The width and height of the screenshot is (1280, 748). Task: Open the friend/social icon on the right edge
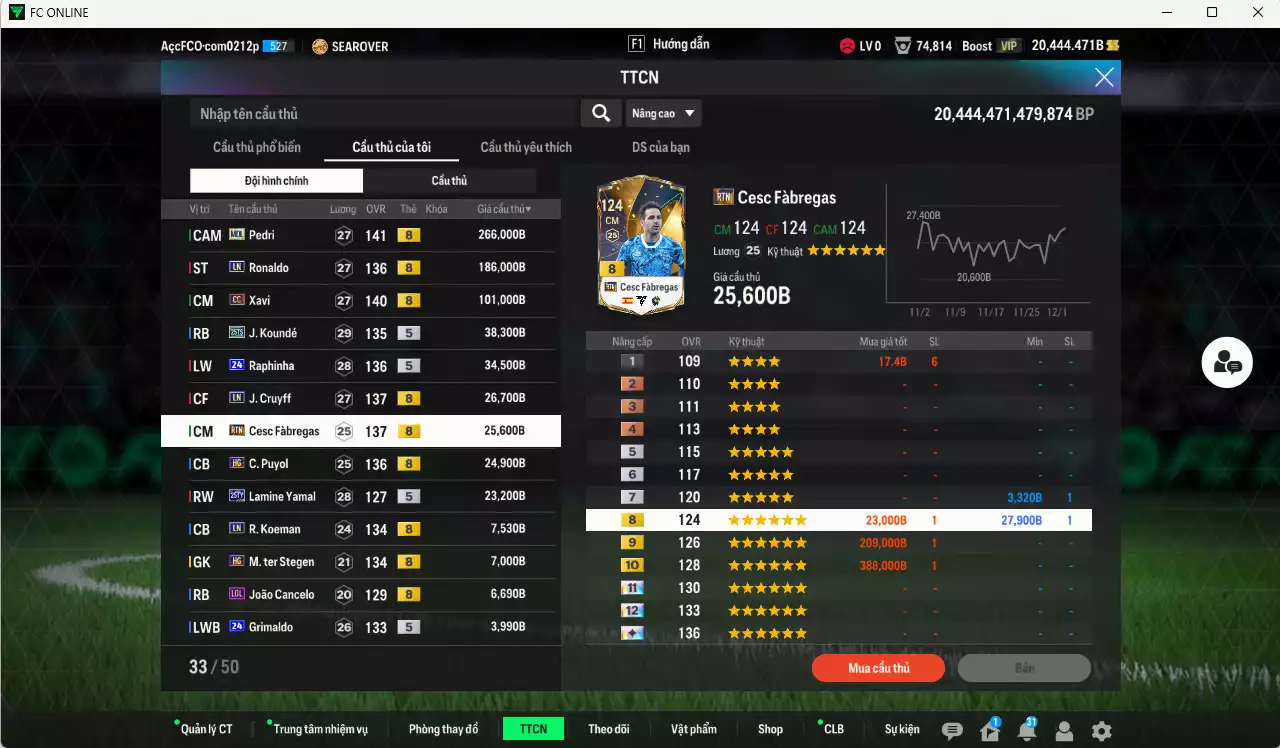coord(1227,362)
